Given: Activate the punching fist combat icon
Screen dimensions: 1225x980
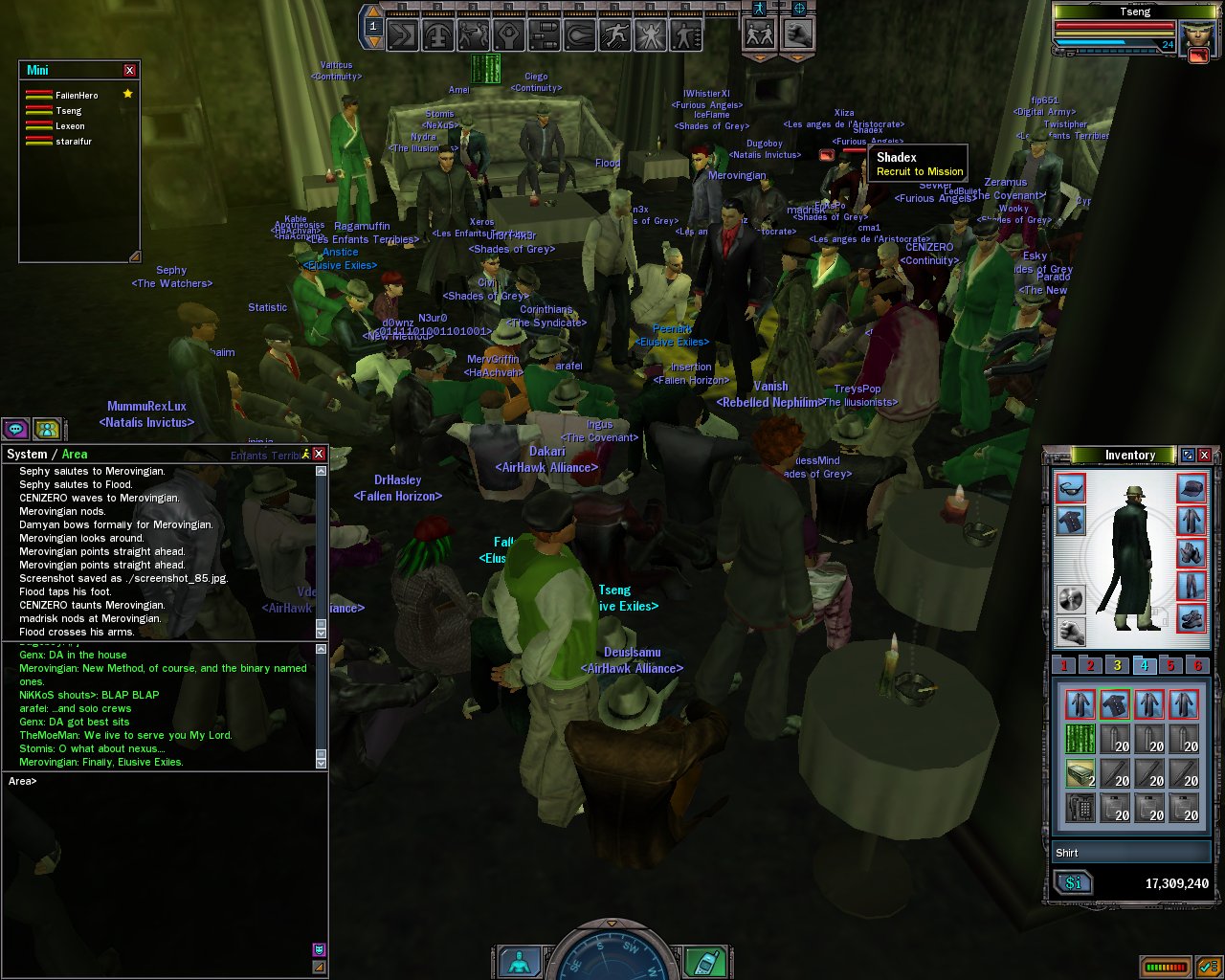Looking at the screenshot, I should tap(798, 35).
